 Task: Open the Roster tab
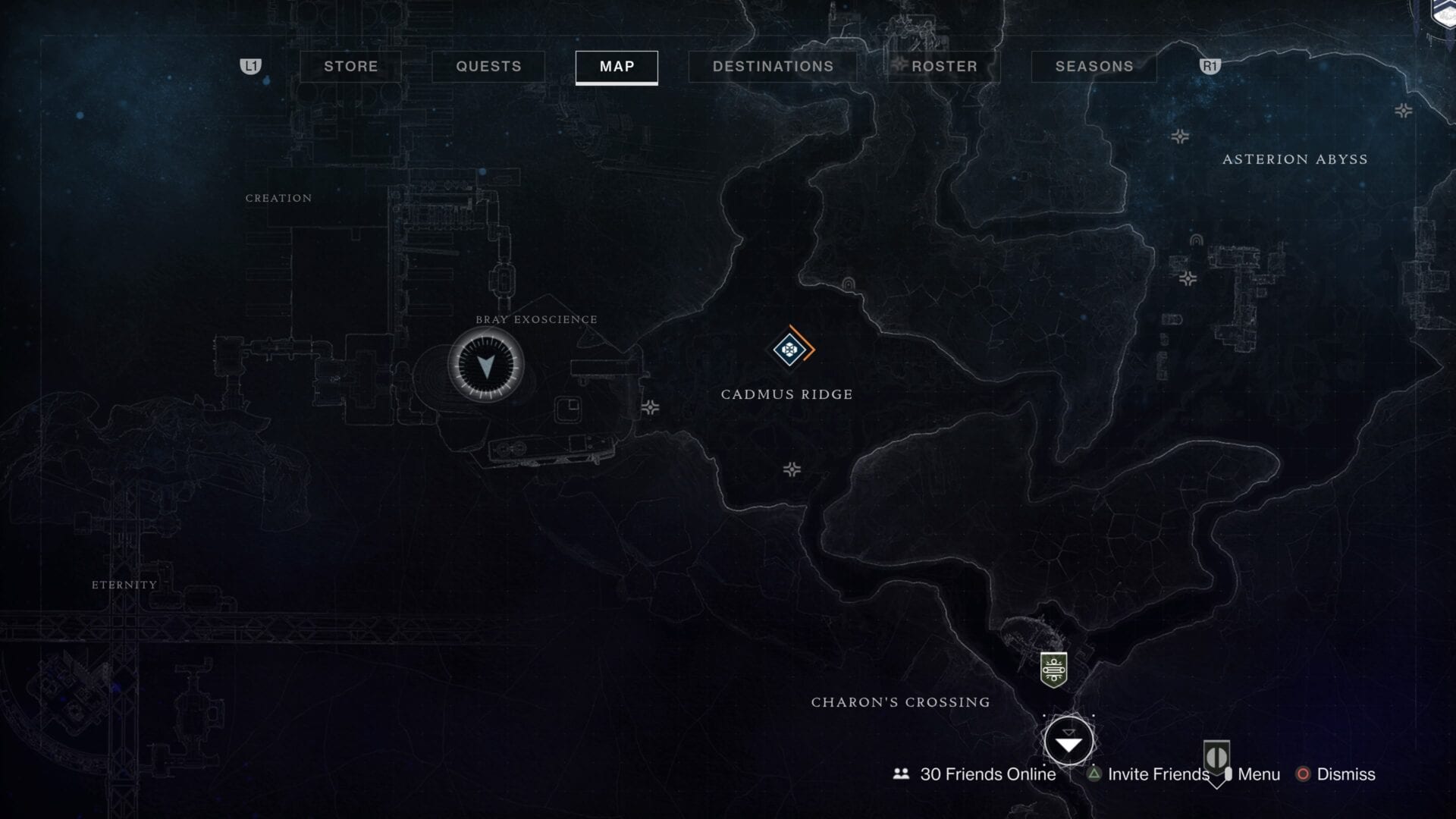point(943,67)
